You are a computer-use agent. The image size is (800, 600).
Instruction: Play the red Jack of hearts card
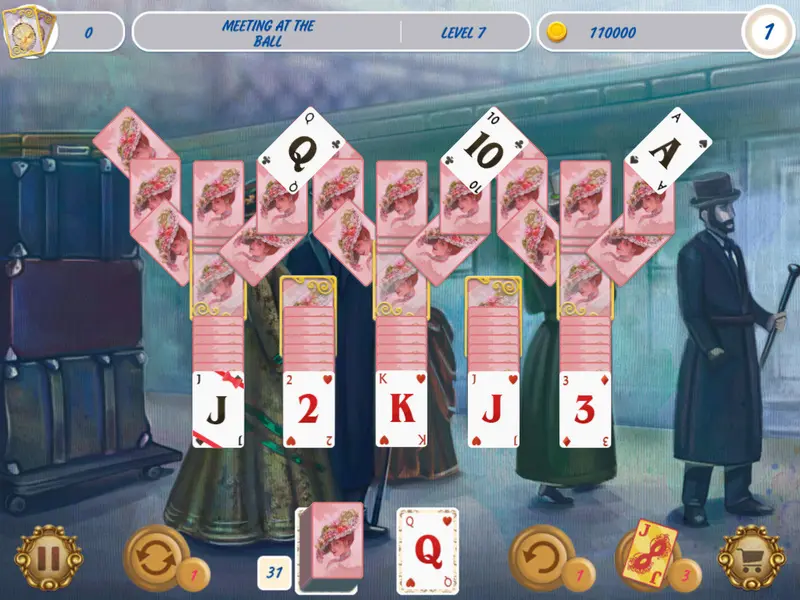493,409
